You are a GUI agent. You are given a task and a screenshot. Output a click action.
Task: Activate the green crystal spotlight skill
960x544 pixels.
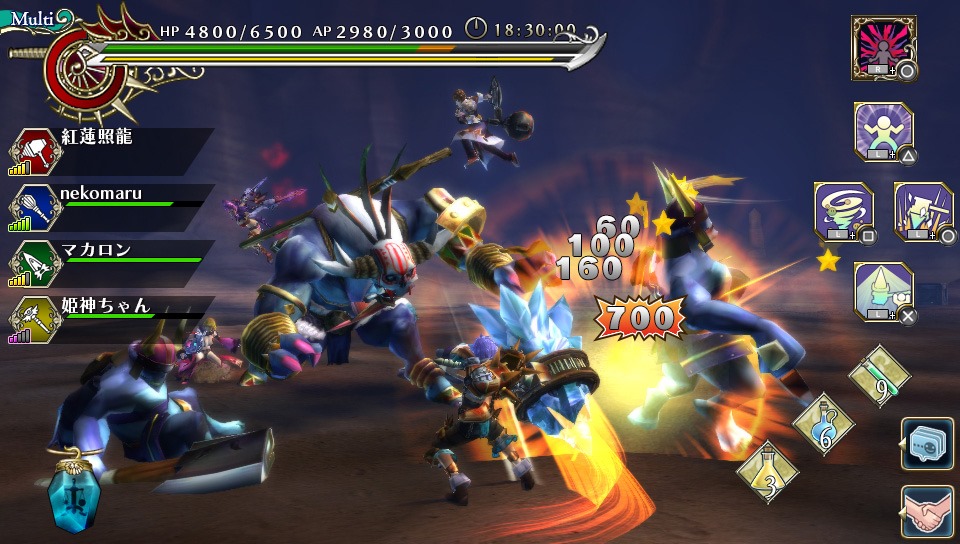tap(883, 291)
